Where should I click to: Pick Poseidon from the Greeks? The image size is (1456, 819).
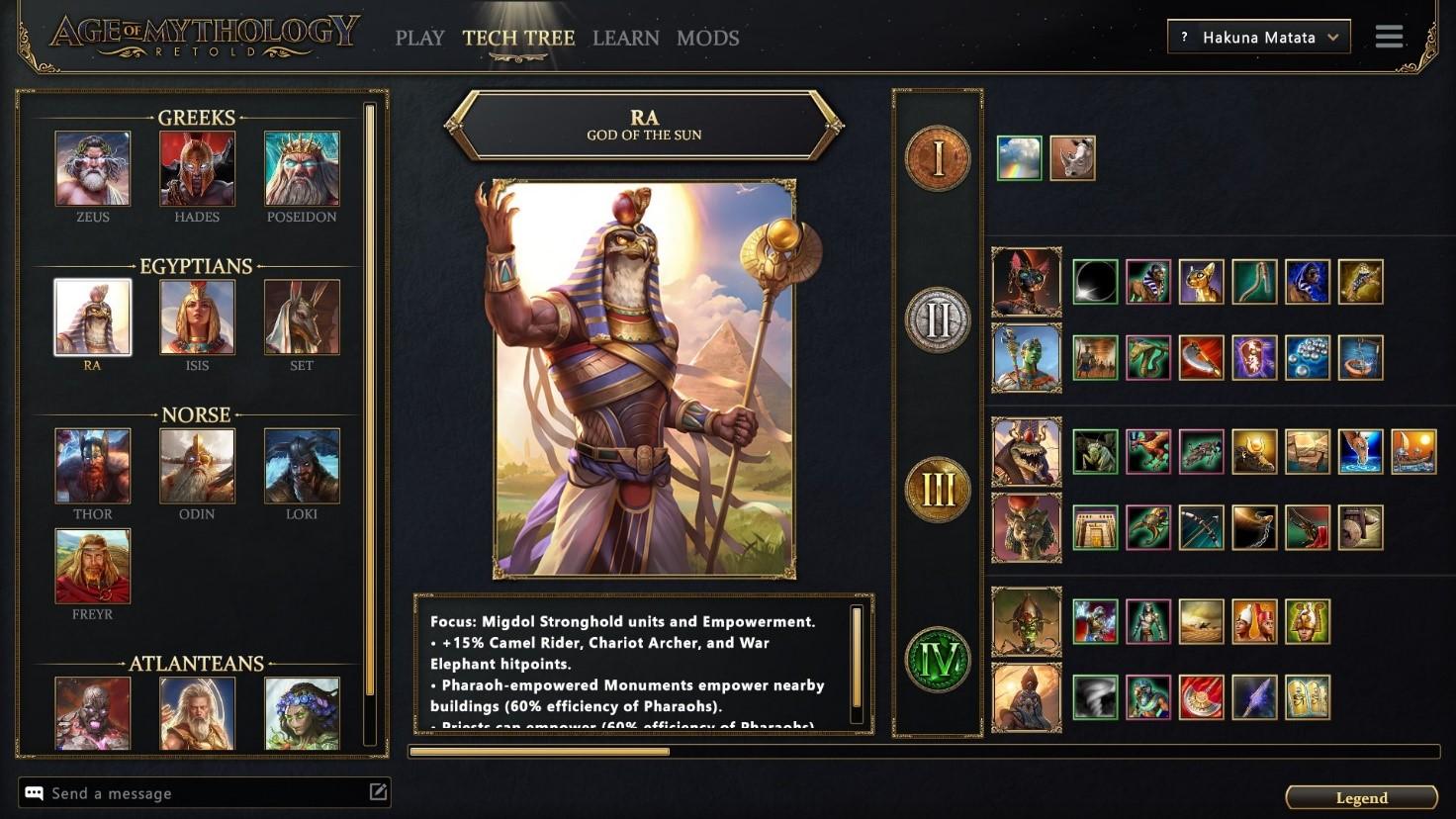(302, 169)
